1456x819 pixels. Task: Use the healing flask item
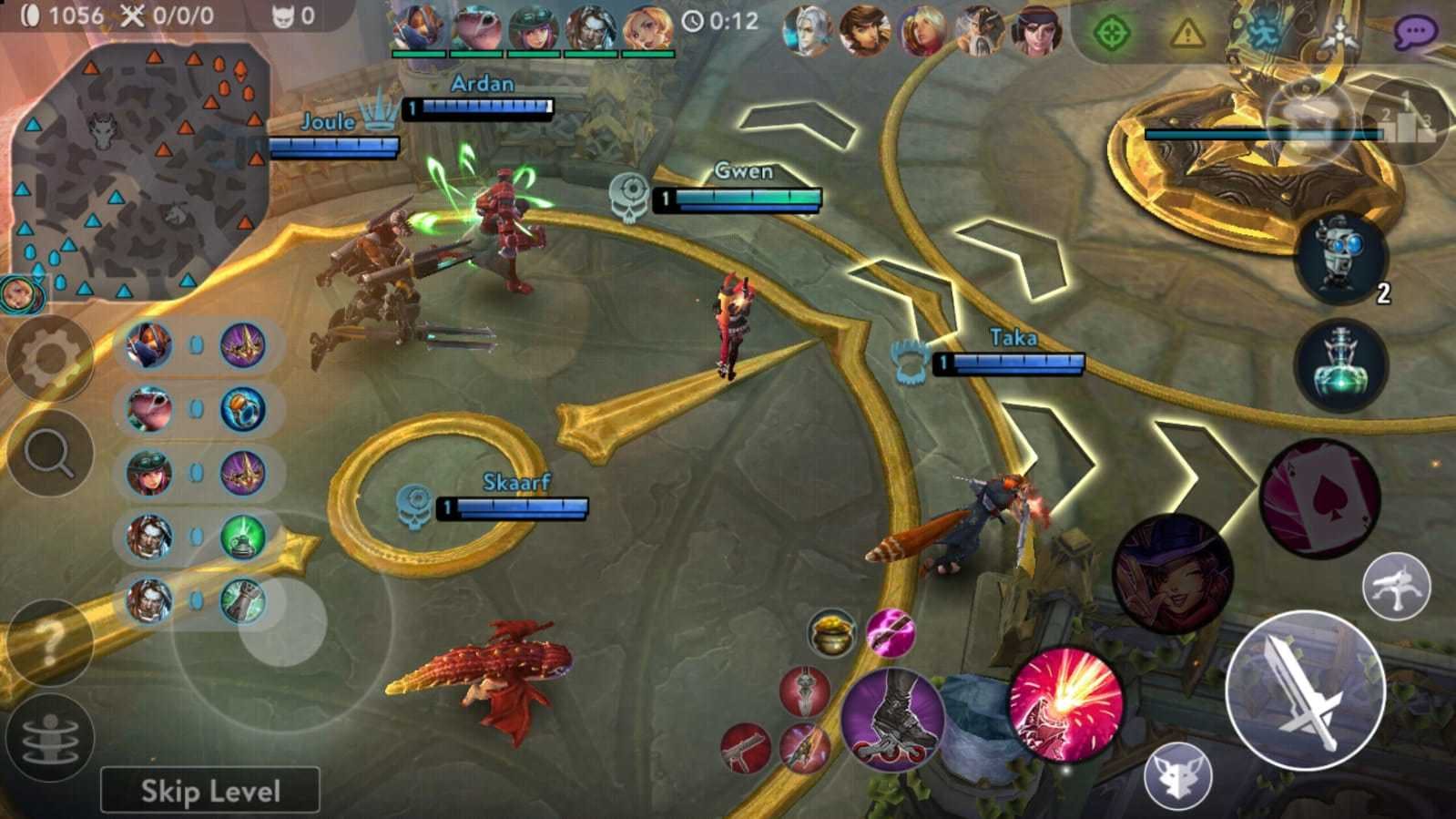[x=1341, y=365]
